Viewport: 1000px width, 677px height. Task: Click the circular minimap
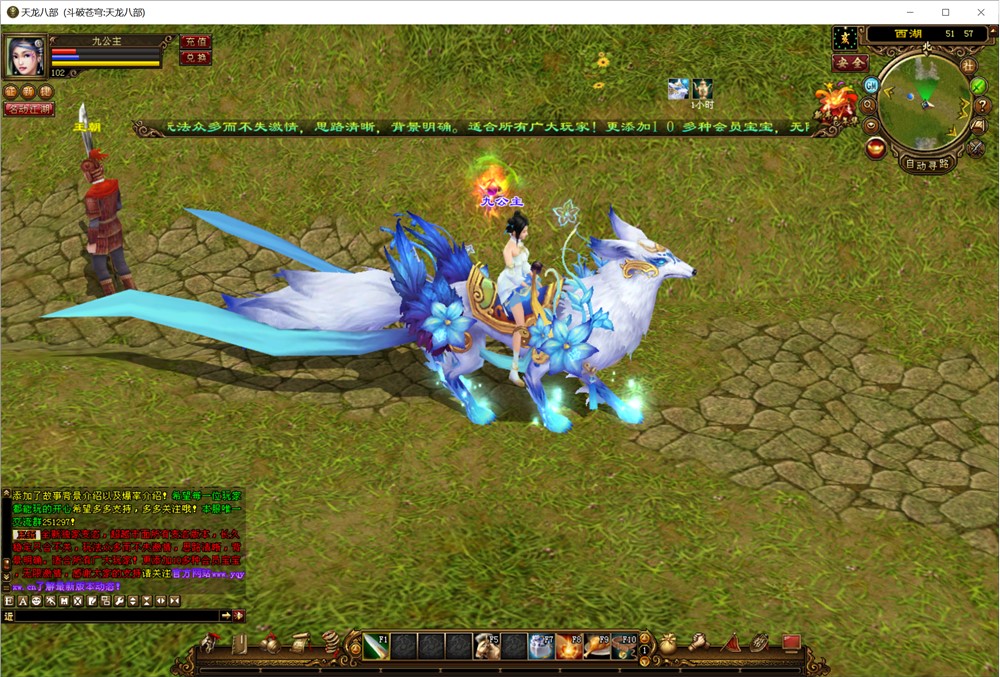[925, 101]
